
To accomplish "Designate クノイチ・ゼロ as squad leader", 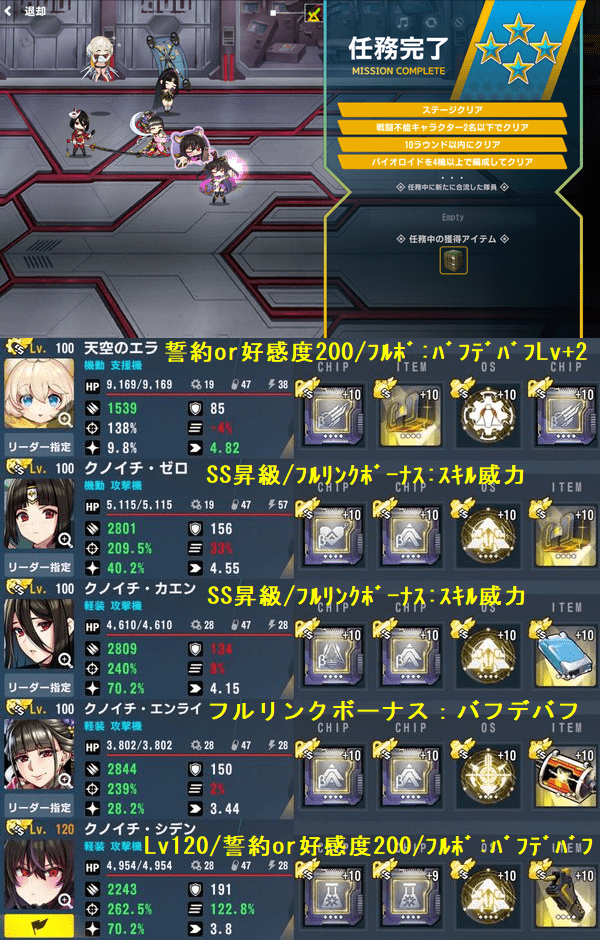I will click(x=38, y=567).
